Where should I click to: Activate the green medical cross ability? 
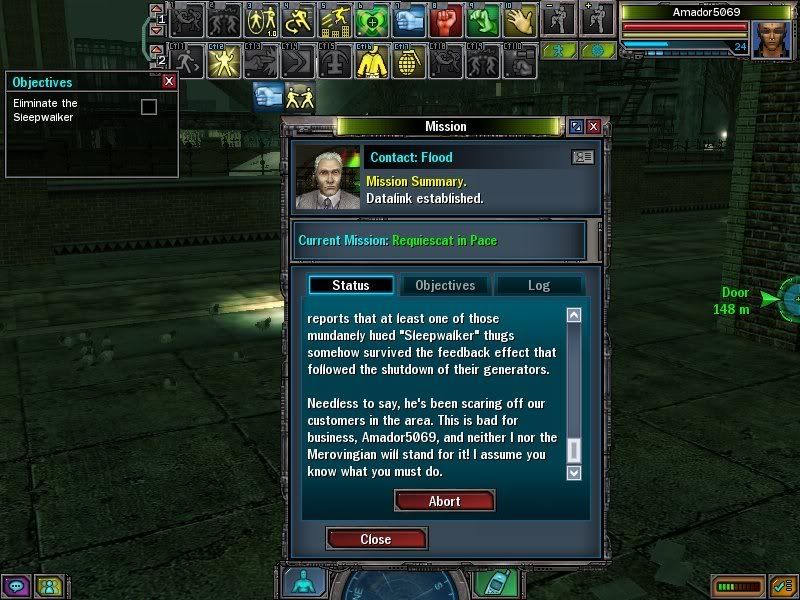371,20
